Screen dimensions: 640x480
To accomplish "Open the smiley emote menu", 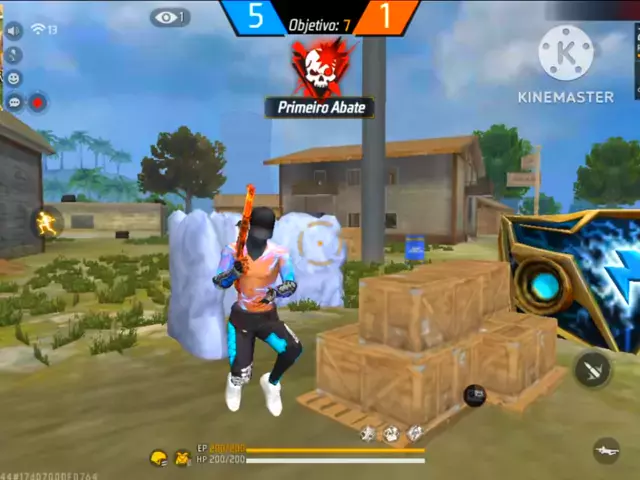I will point(14,78).
